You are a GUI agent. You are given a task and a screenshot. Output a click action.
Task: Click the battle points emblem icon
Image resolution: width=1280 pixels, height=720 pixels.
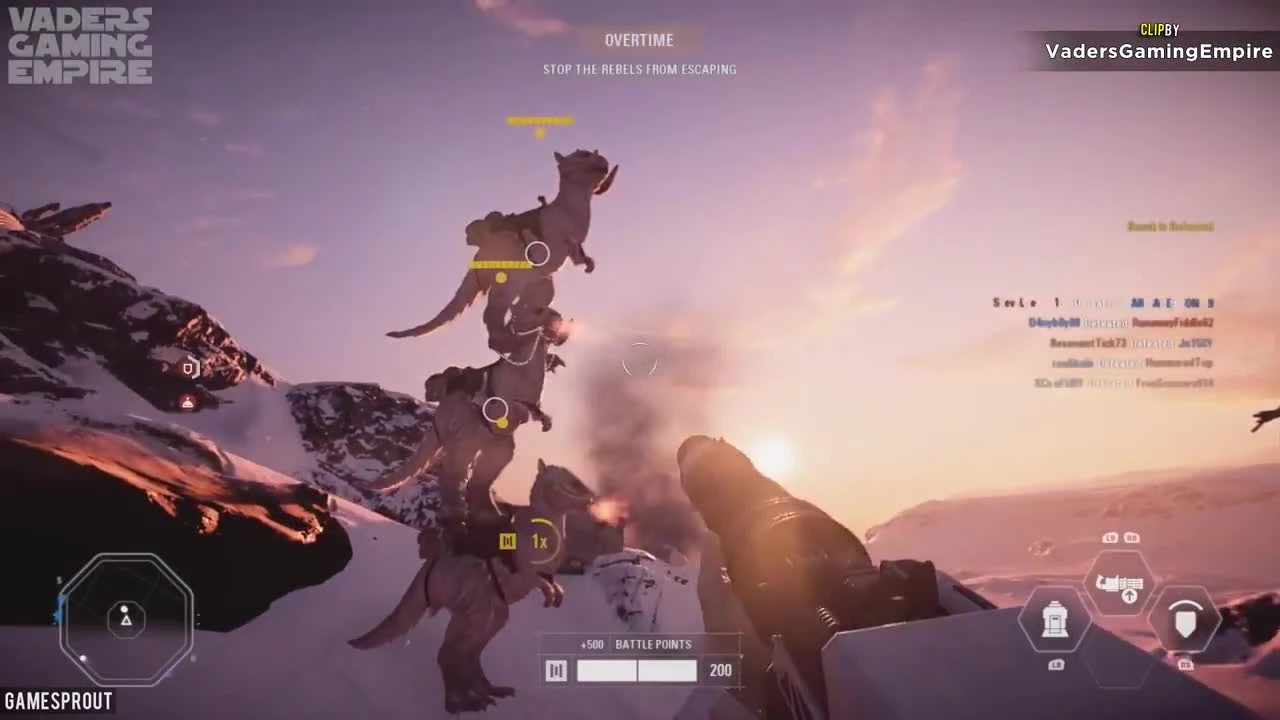click(556, 670)
